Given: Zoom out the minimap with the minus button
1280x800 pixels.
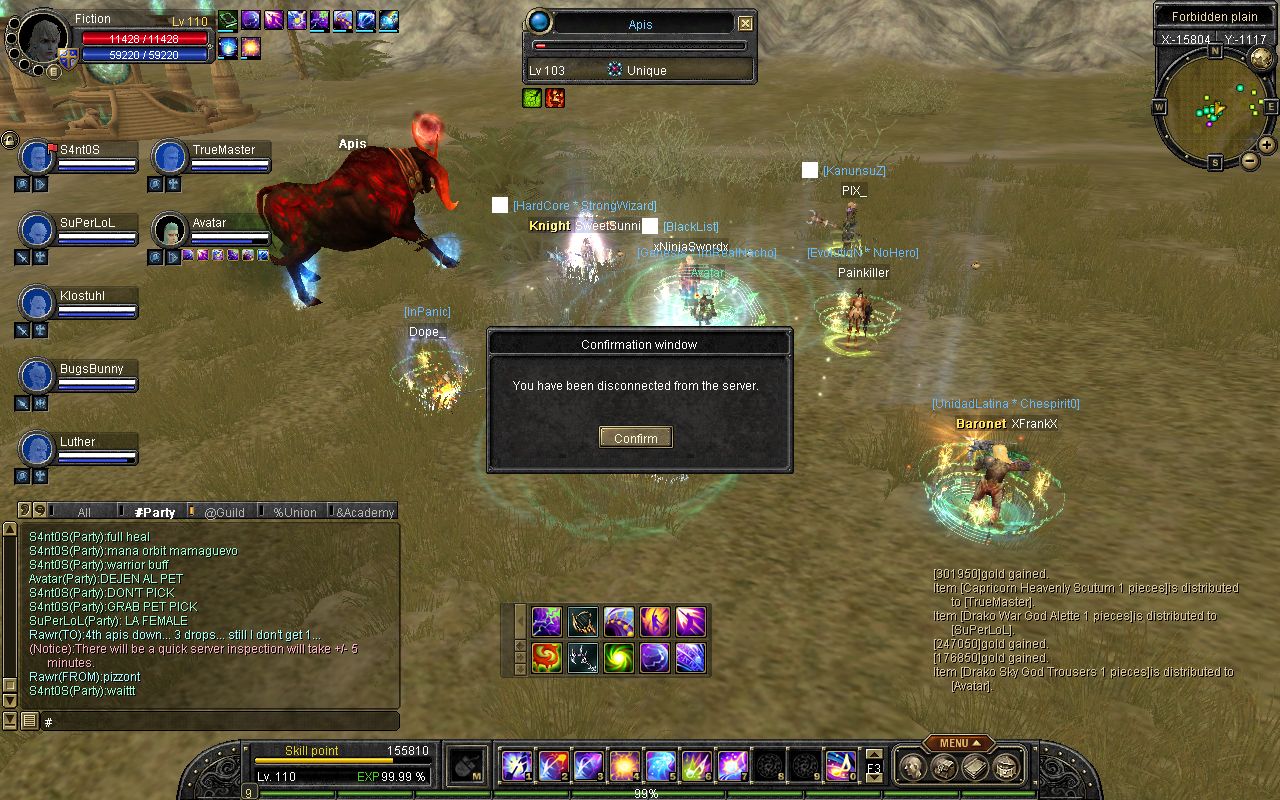Looking at the screenshot, I should coord(1250,161).
